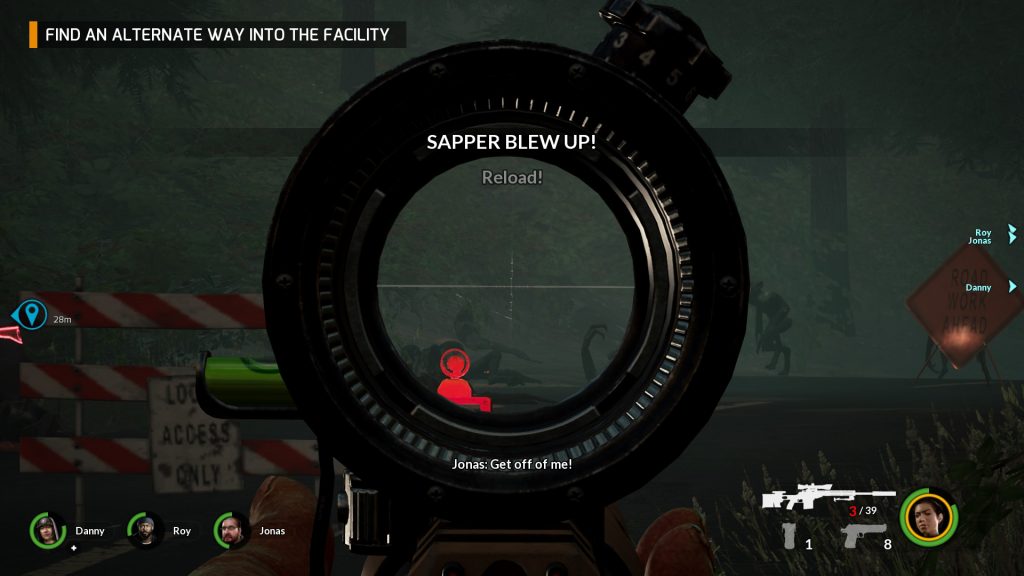This screenshot has width=1024, height=576.
Task: Click your own character portrait
Action: click(x=927, y=517)
